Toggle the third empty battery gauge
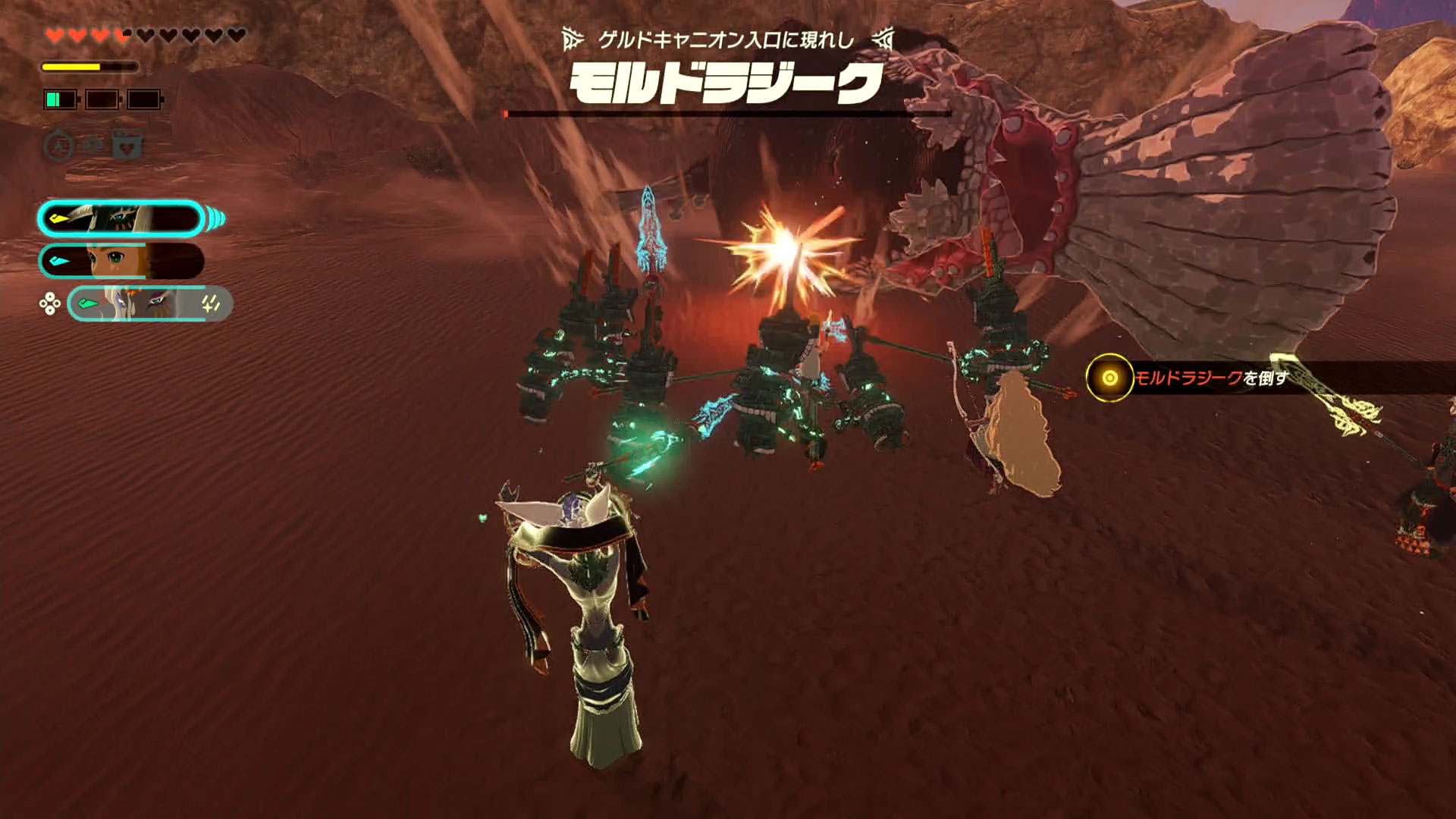 pyautogui.click(x=144, y=99)
